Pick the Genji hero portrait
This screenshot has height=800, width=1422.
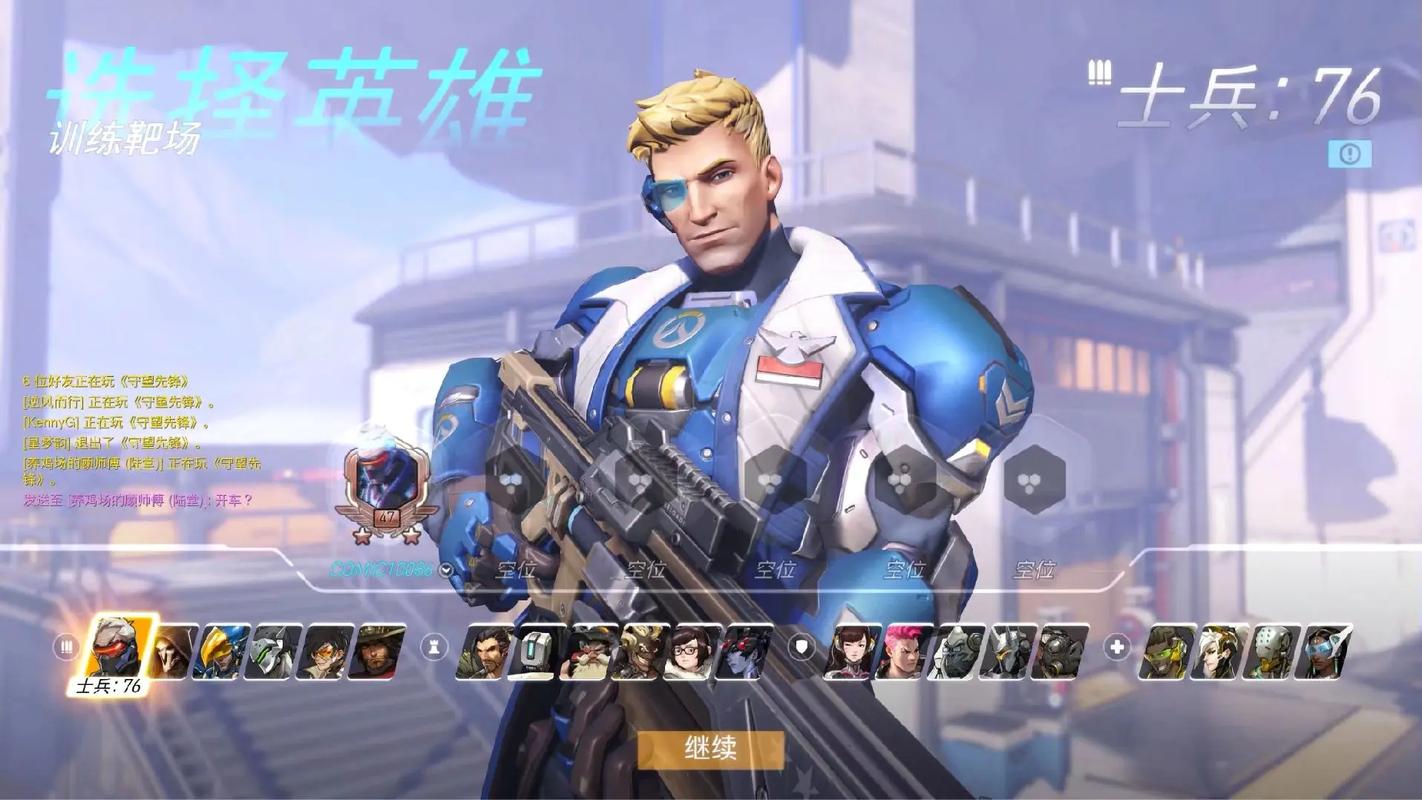(273, 652)
